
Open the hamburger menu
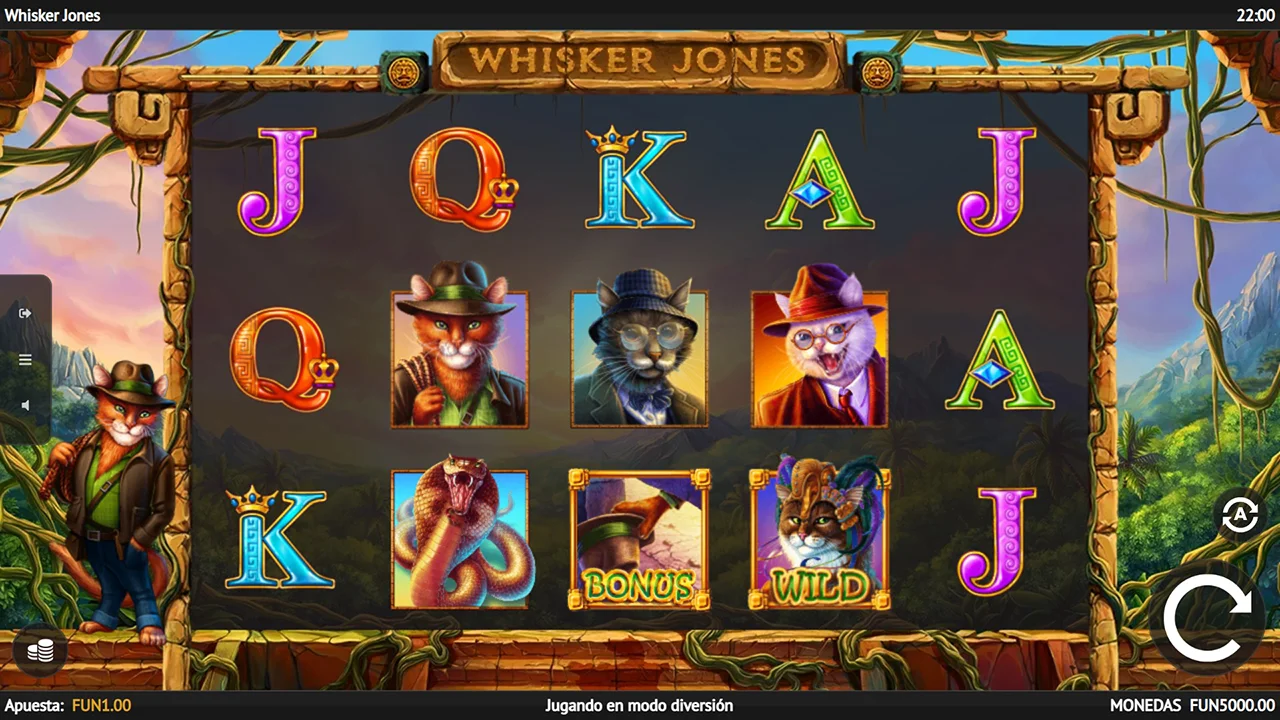pos(26,360)
